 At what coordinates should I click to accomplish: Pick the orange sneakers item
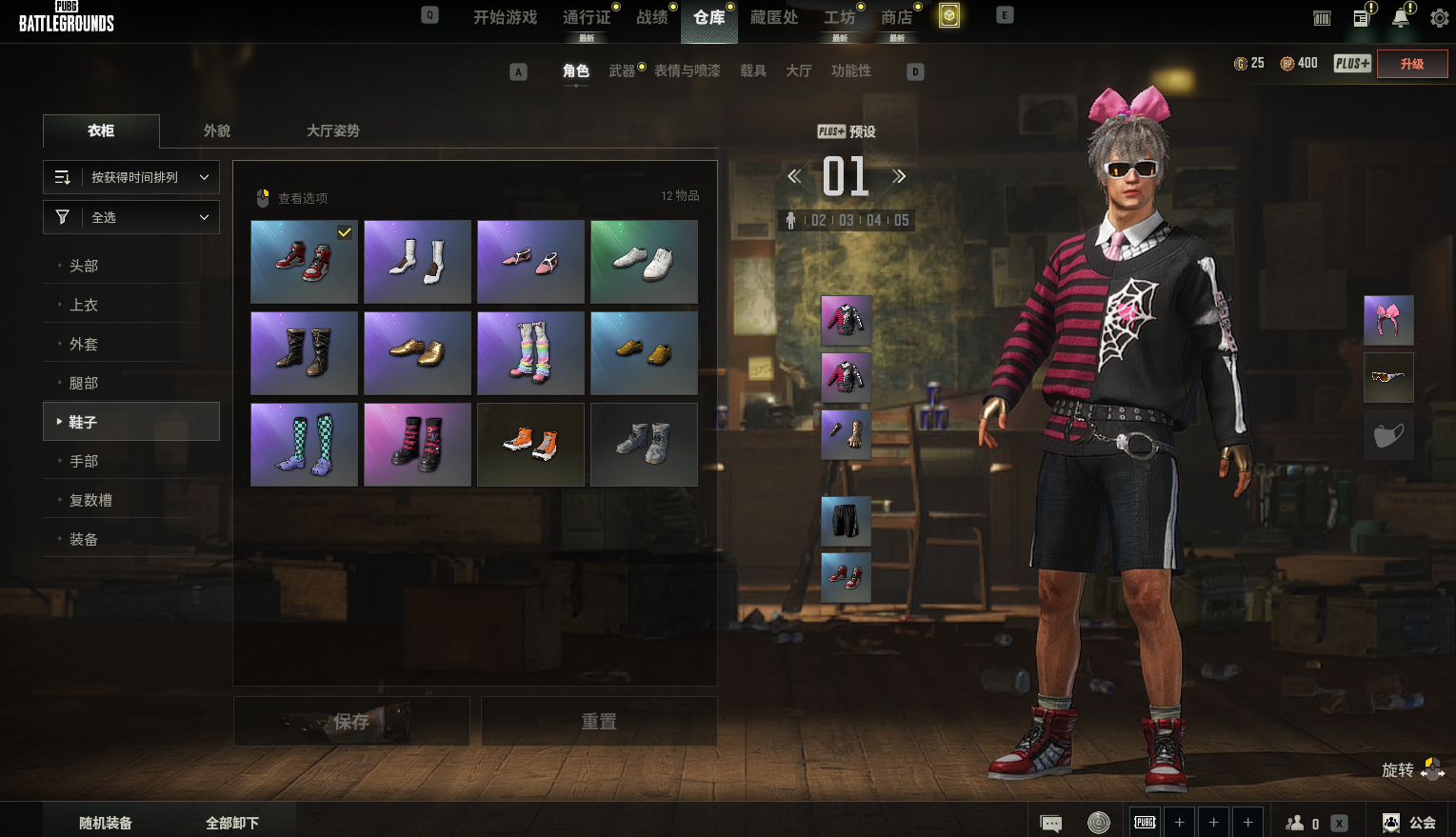click(x=530, y=445)
